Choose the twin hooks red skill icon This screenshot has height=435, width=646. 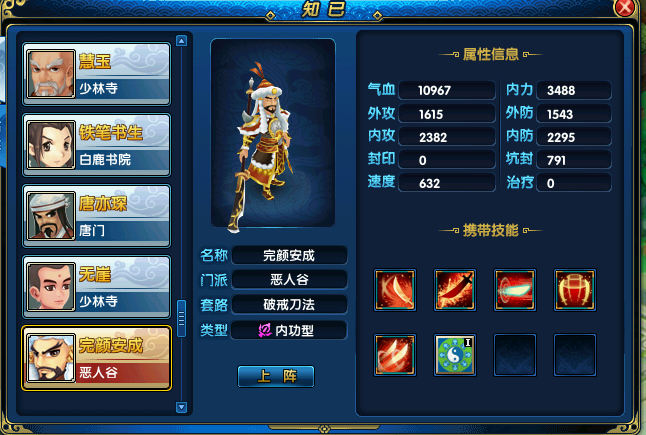[x=575, y=290]
